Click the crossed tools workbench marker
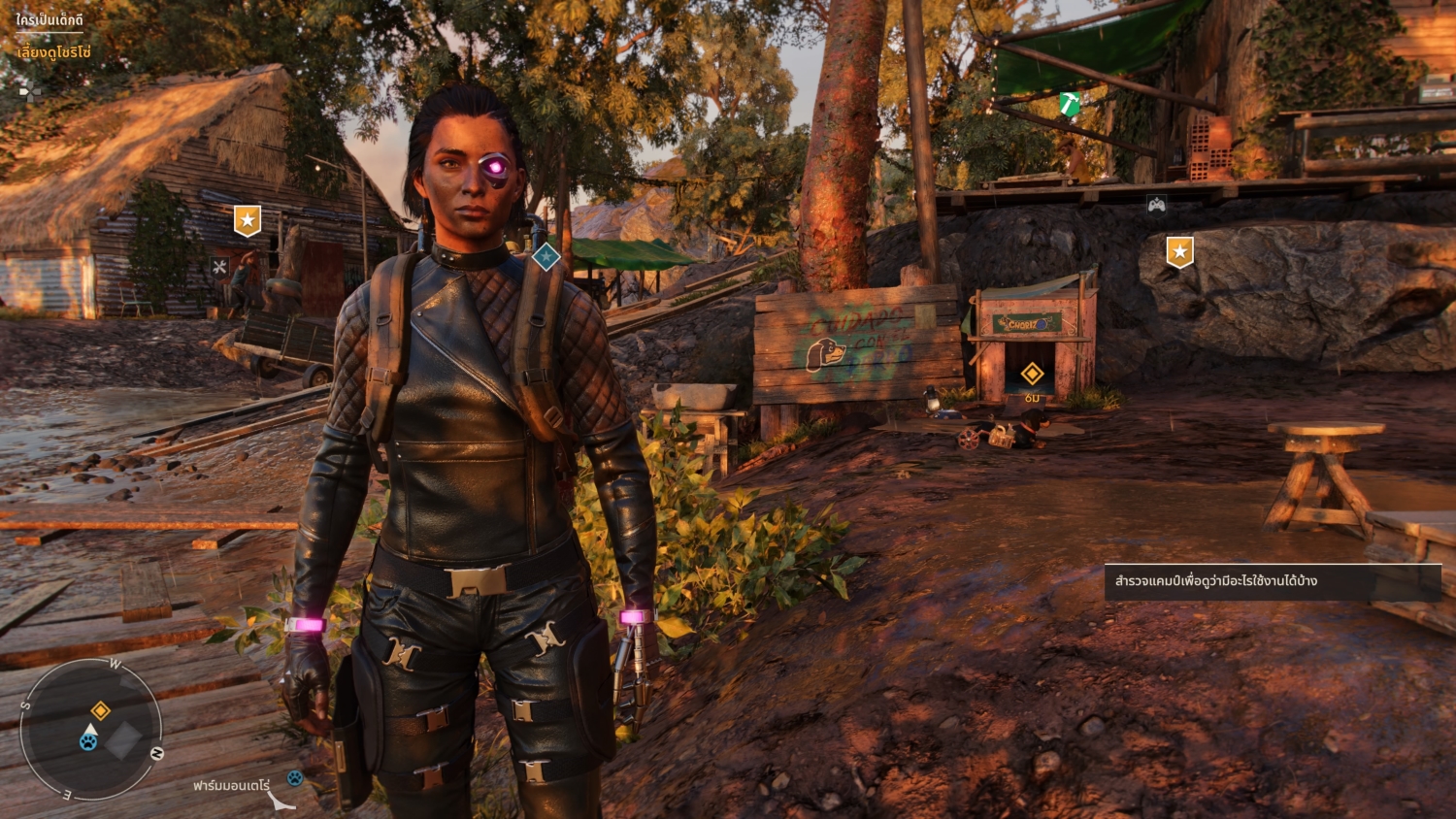Image resolution: width=1456 pixels, height=819 pixels. point(219,267)
